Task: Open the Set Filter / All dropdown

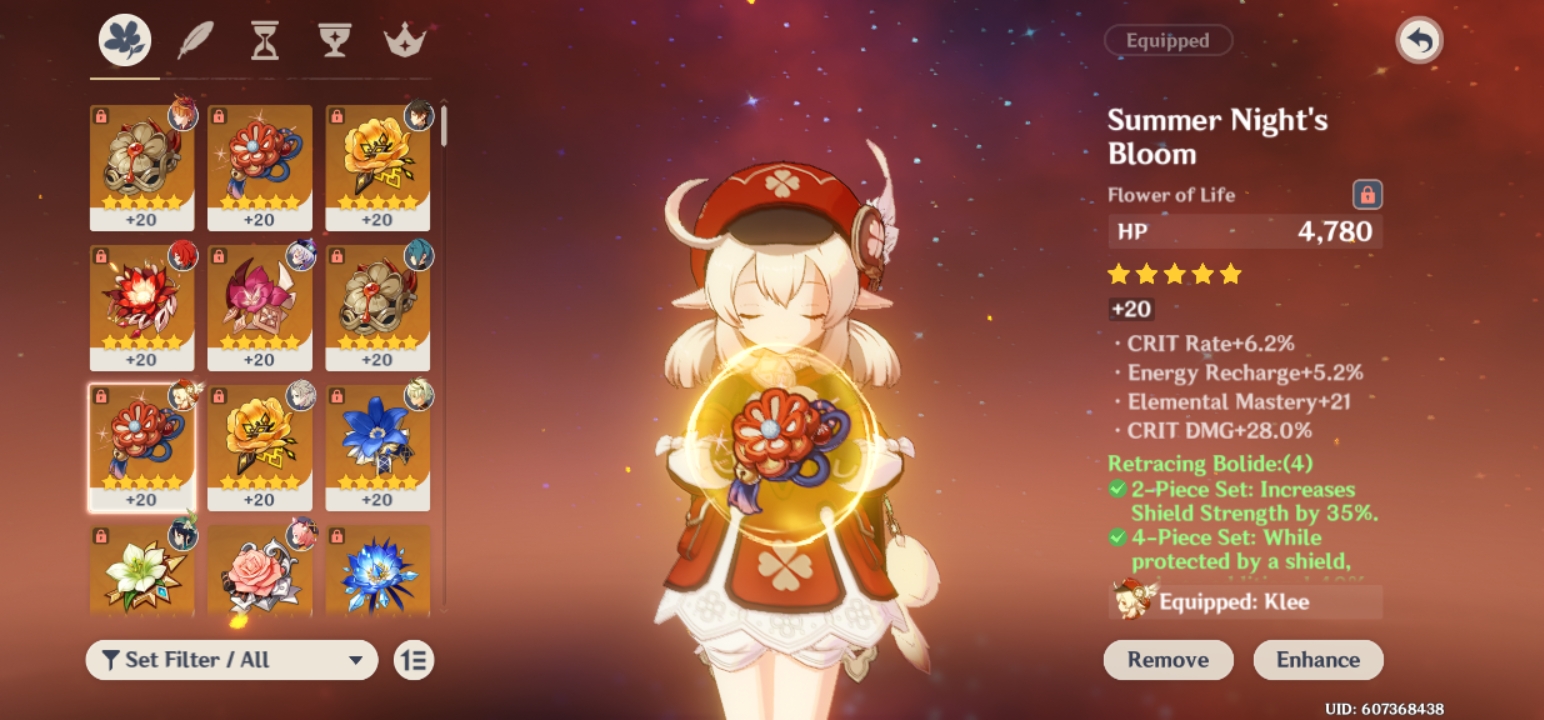Action: coord(232,660)
